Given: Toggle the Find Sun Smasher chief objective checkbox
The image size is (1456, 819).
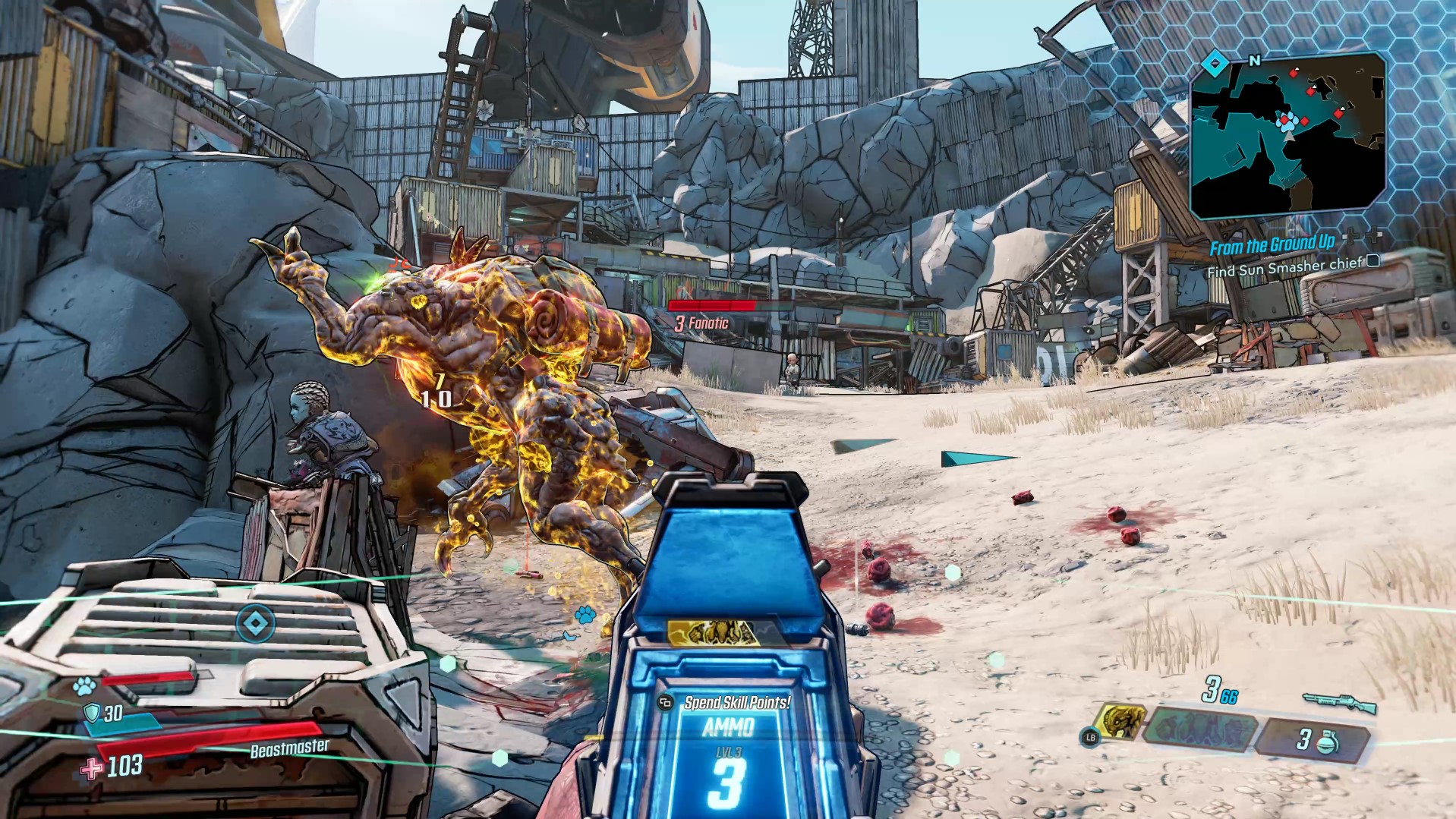Looking at the screenshot, I should 1373,262.
